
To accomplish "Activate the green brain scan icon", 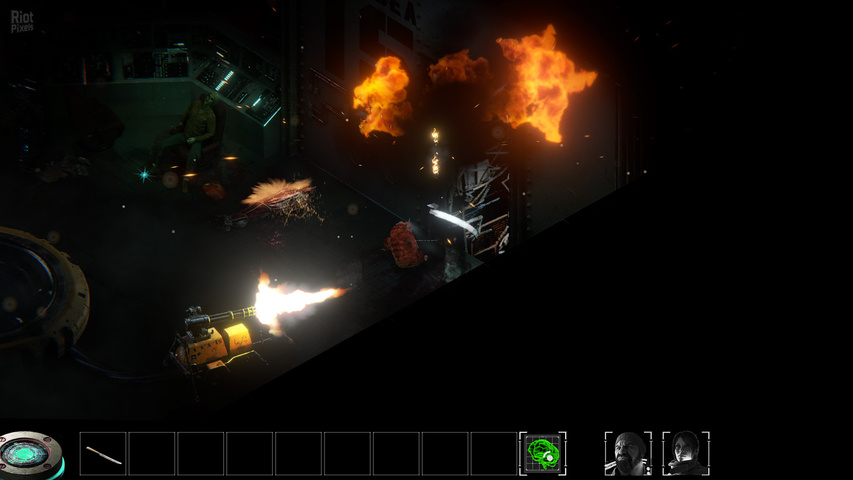I will click(543, 454).
